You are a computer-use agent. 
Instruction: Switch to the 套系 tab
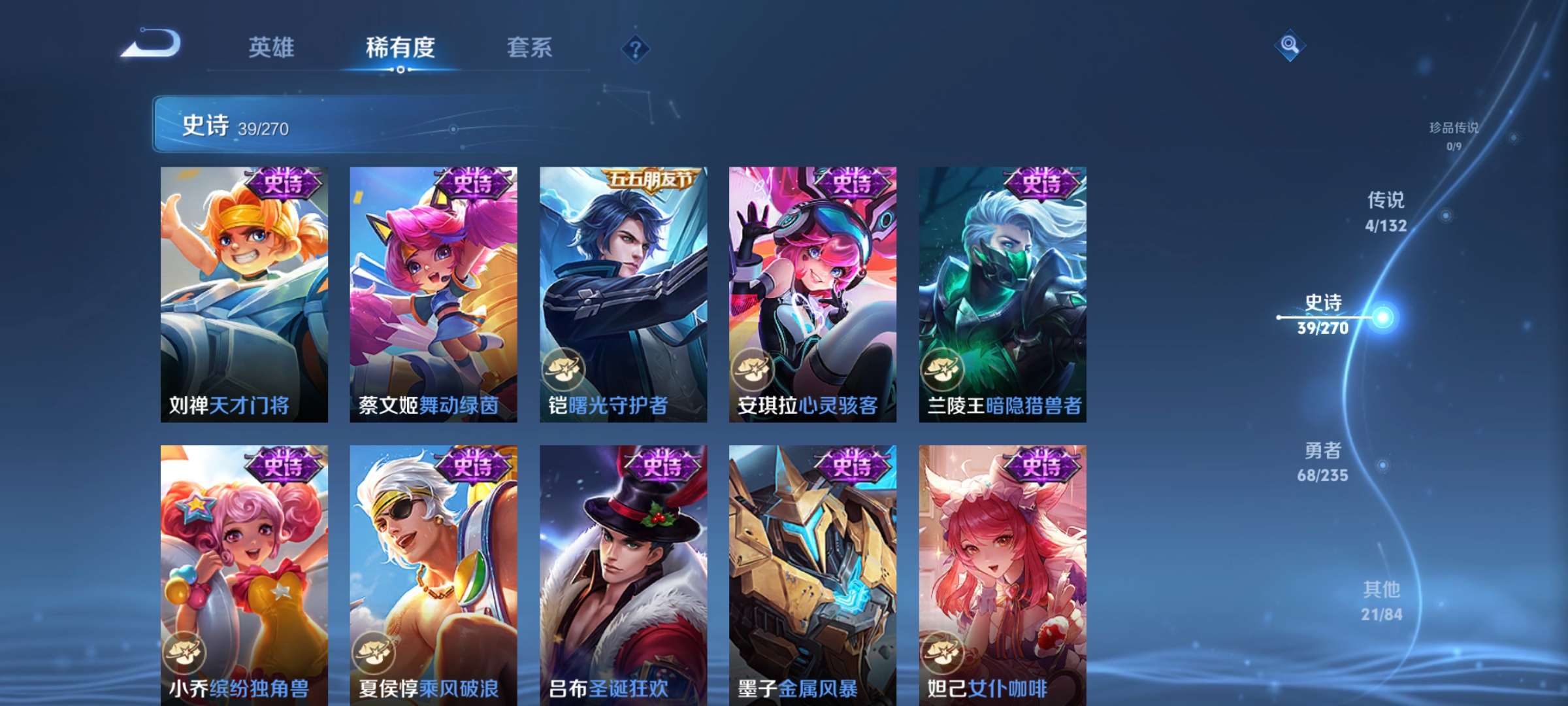(x=530, y=47)
